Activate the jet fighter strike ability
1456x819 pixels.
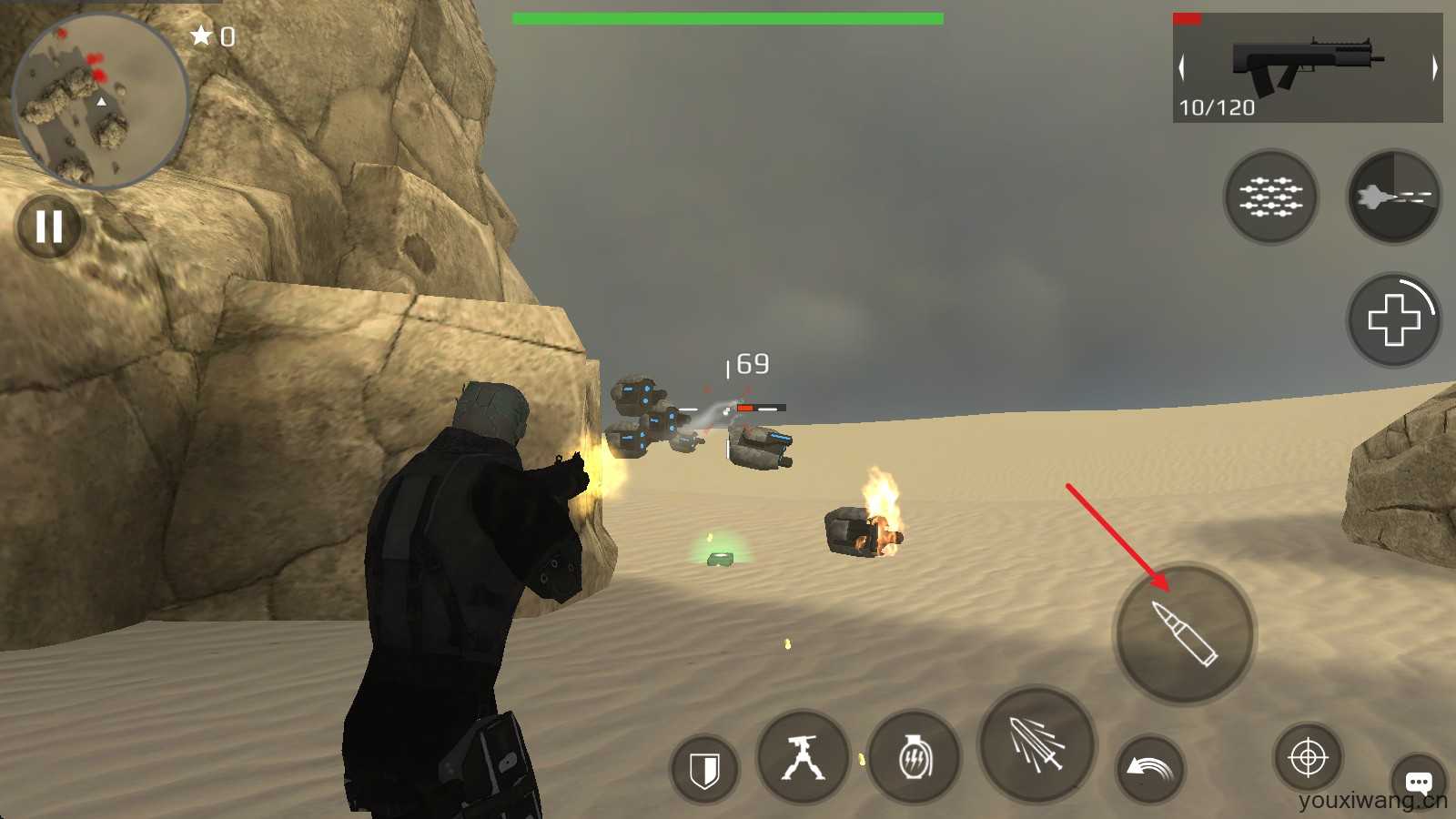[x=1393, y=197]
